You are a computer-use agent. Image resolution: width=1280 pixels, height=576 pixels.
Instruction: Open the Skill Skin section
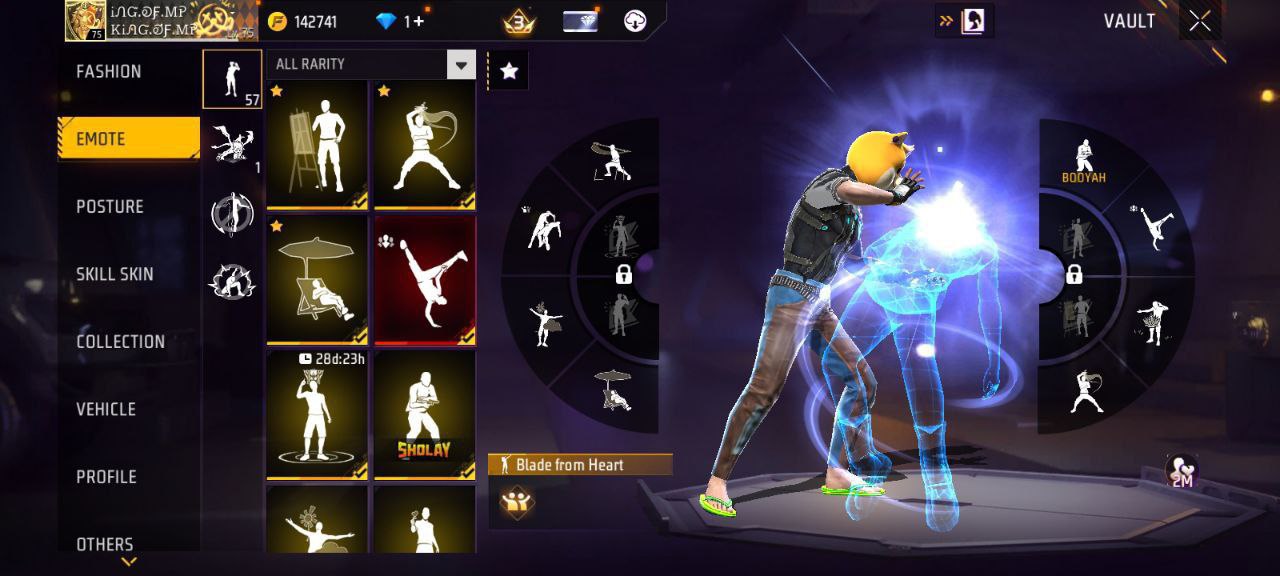click(x=114, y=274)
